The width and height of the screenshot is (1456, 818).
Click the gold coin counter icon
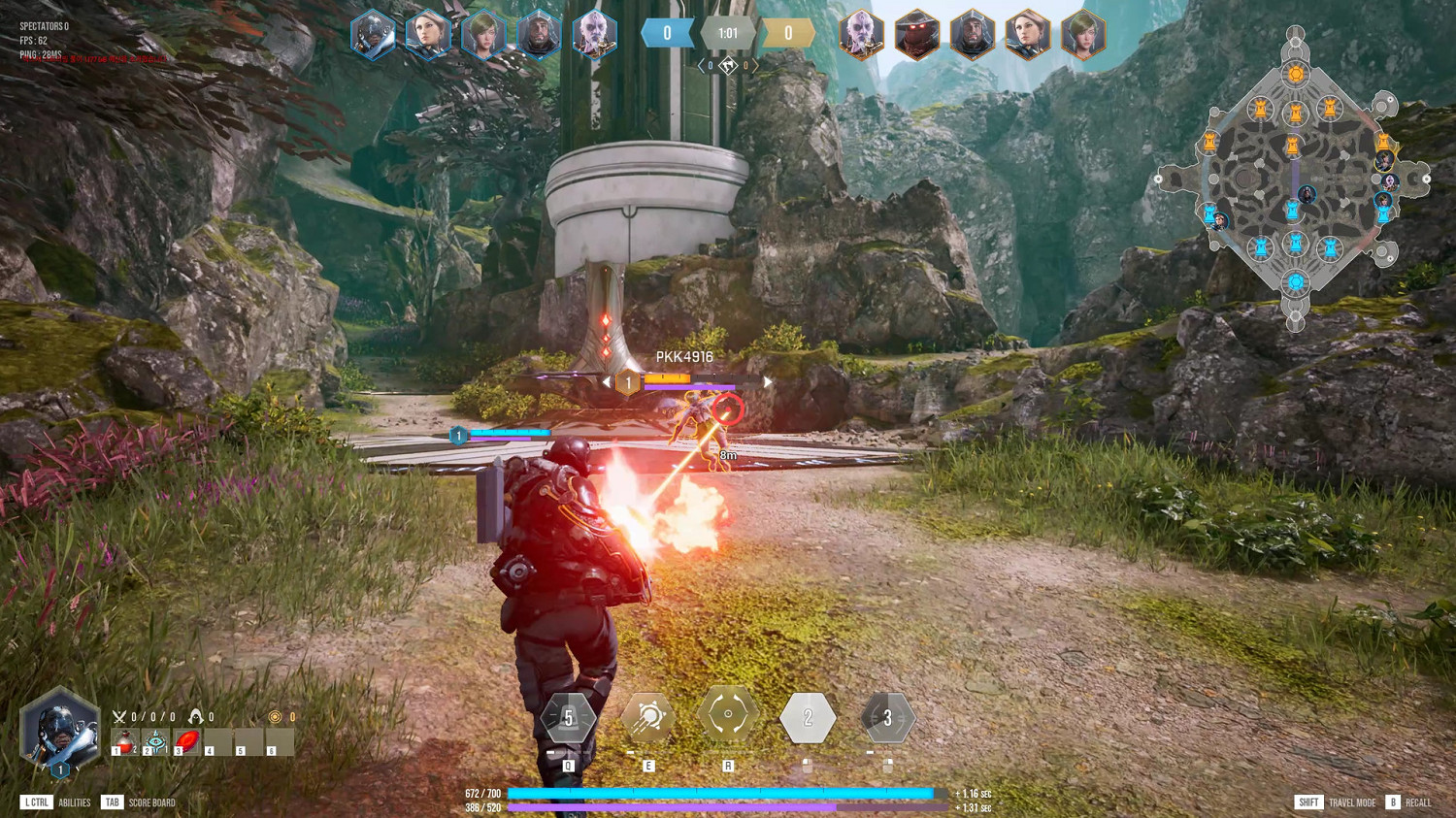[273, 718]
